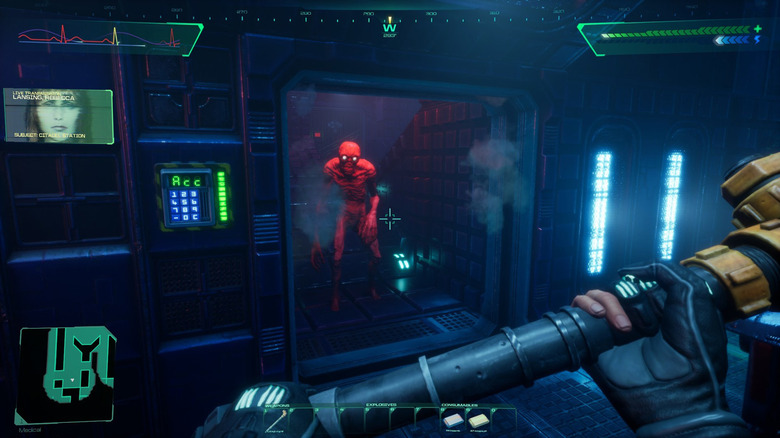780x438 pixels.
Task: Open the Rebecca Lansing live transmission
Action: point(58,116)
